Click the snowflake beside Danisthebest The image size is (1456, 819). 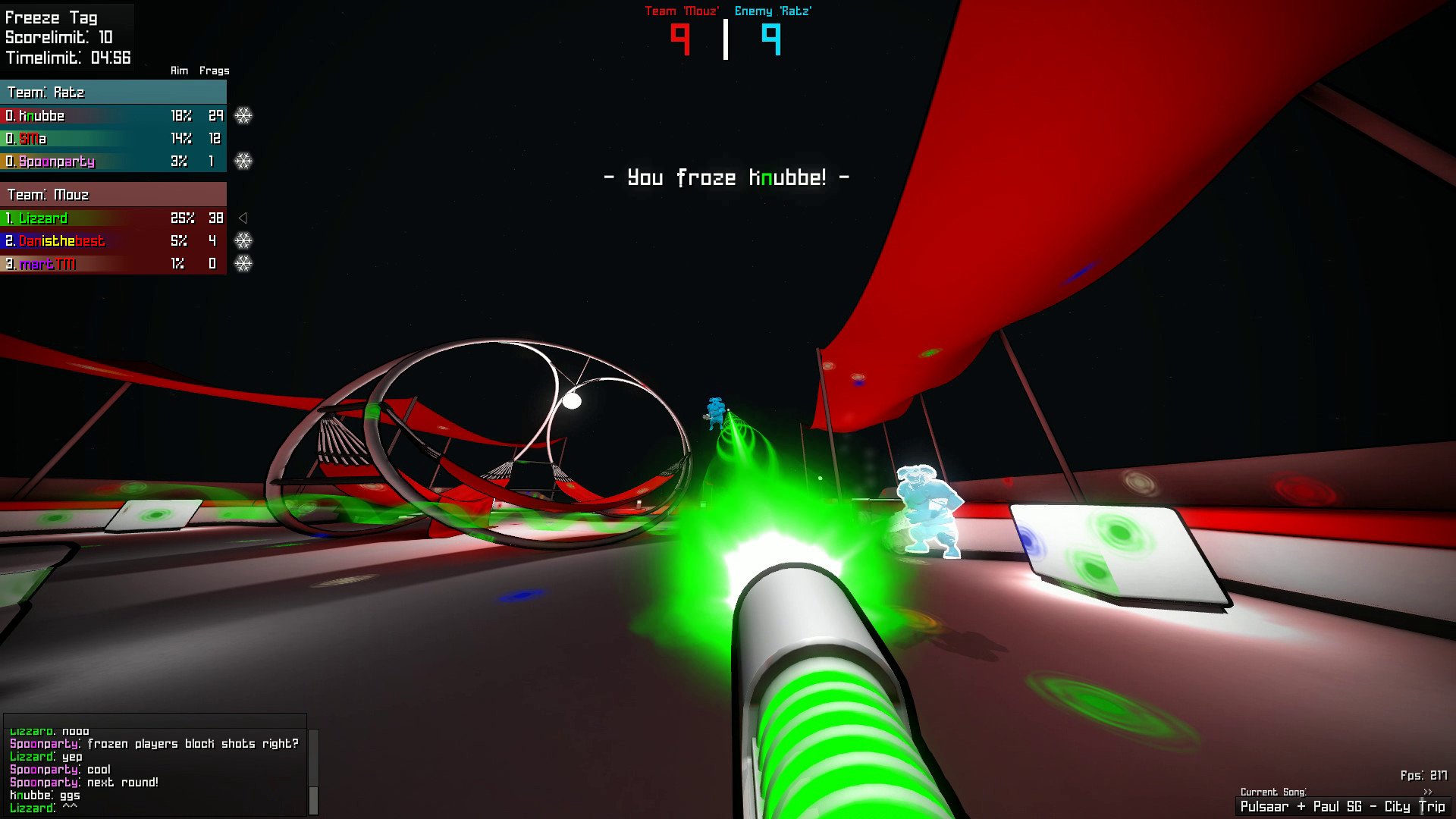[x=244, y=241]
